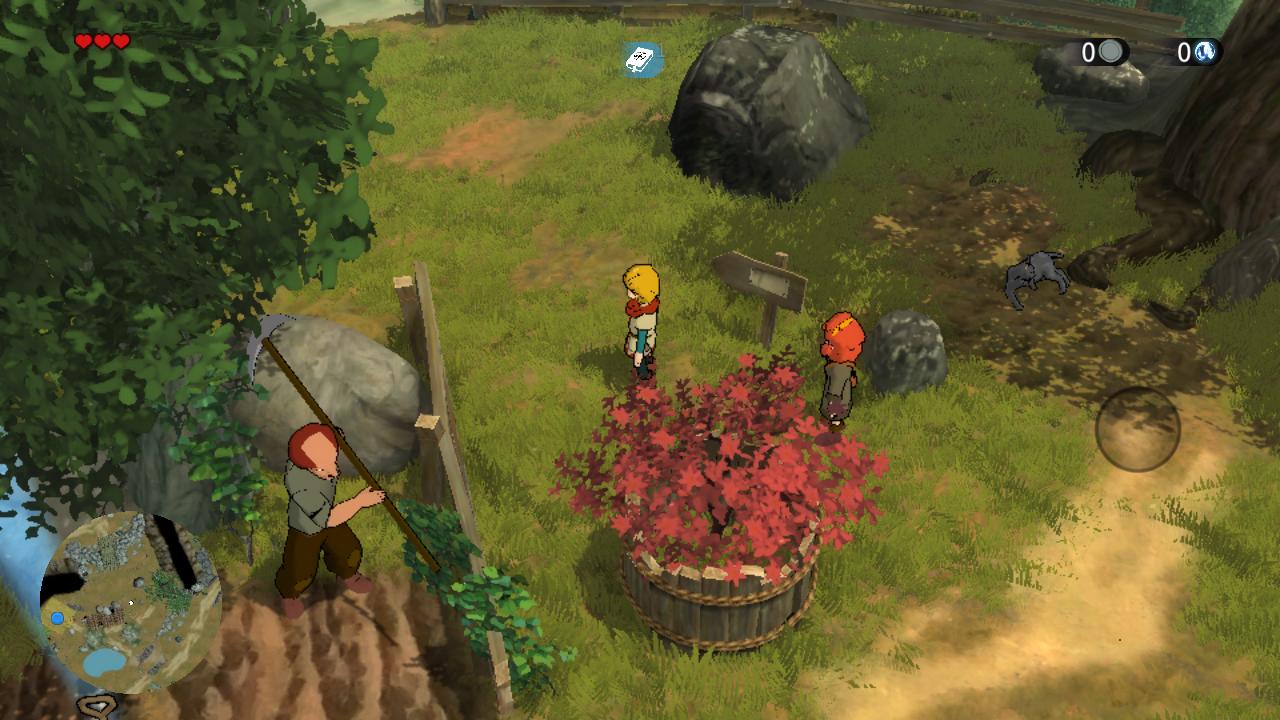Viewport: 1280px width, 720px height.
Task: Select the gray coin counter icon
Action: click(1109, 52)
